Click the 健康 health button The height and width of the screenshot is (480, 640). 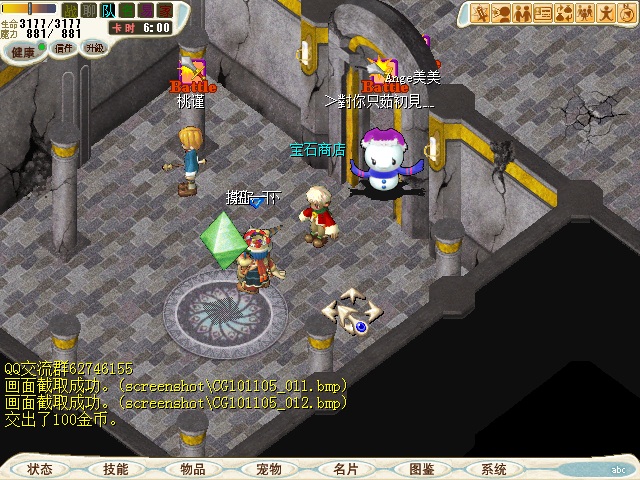24,50
